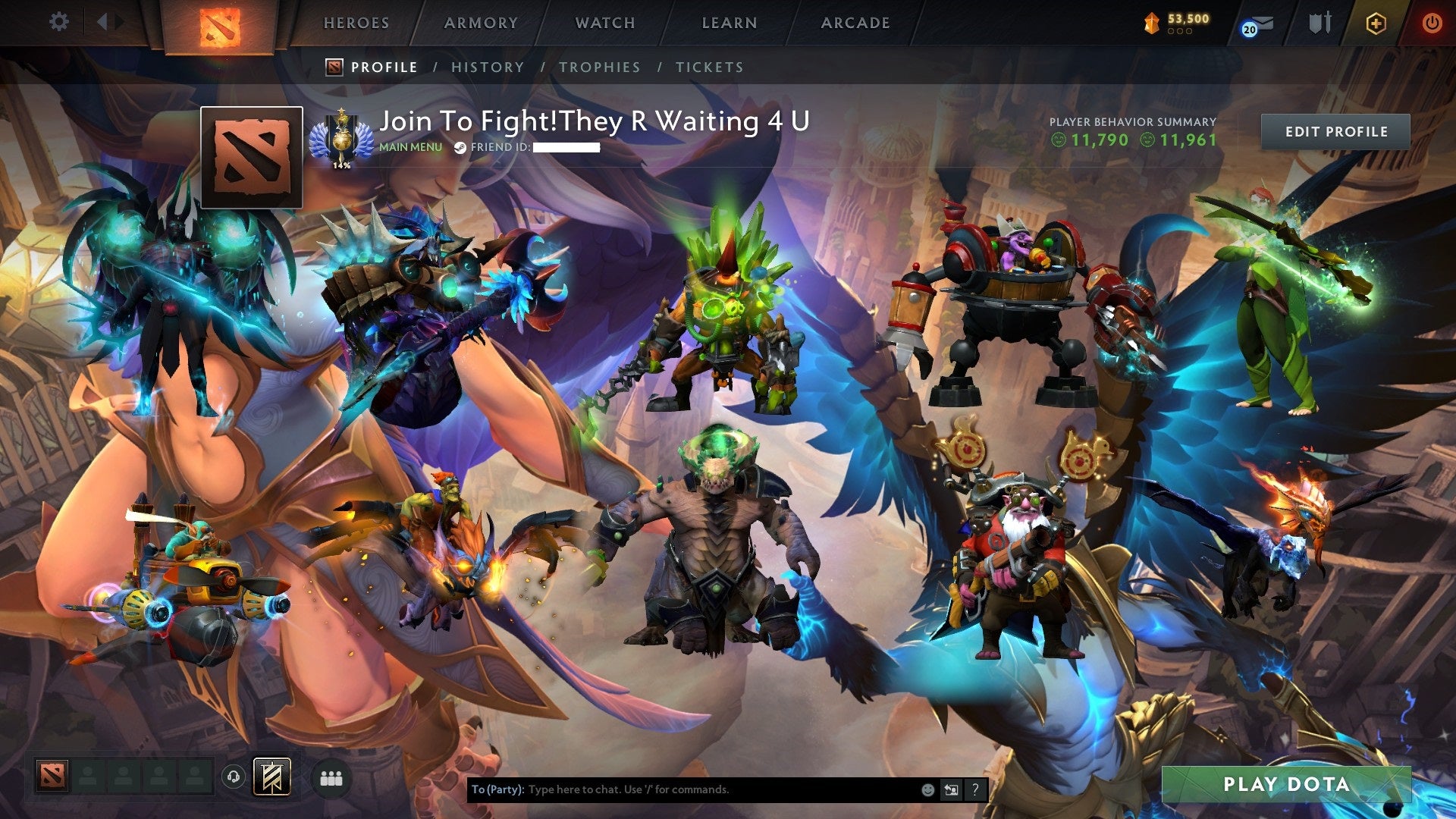Click the battle pass banner emblem near party slots

pyautogui.click(x=271, y=777)
